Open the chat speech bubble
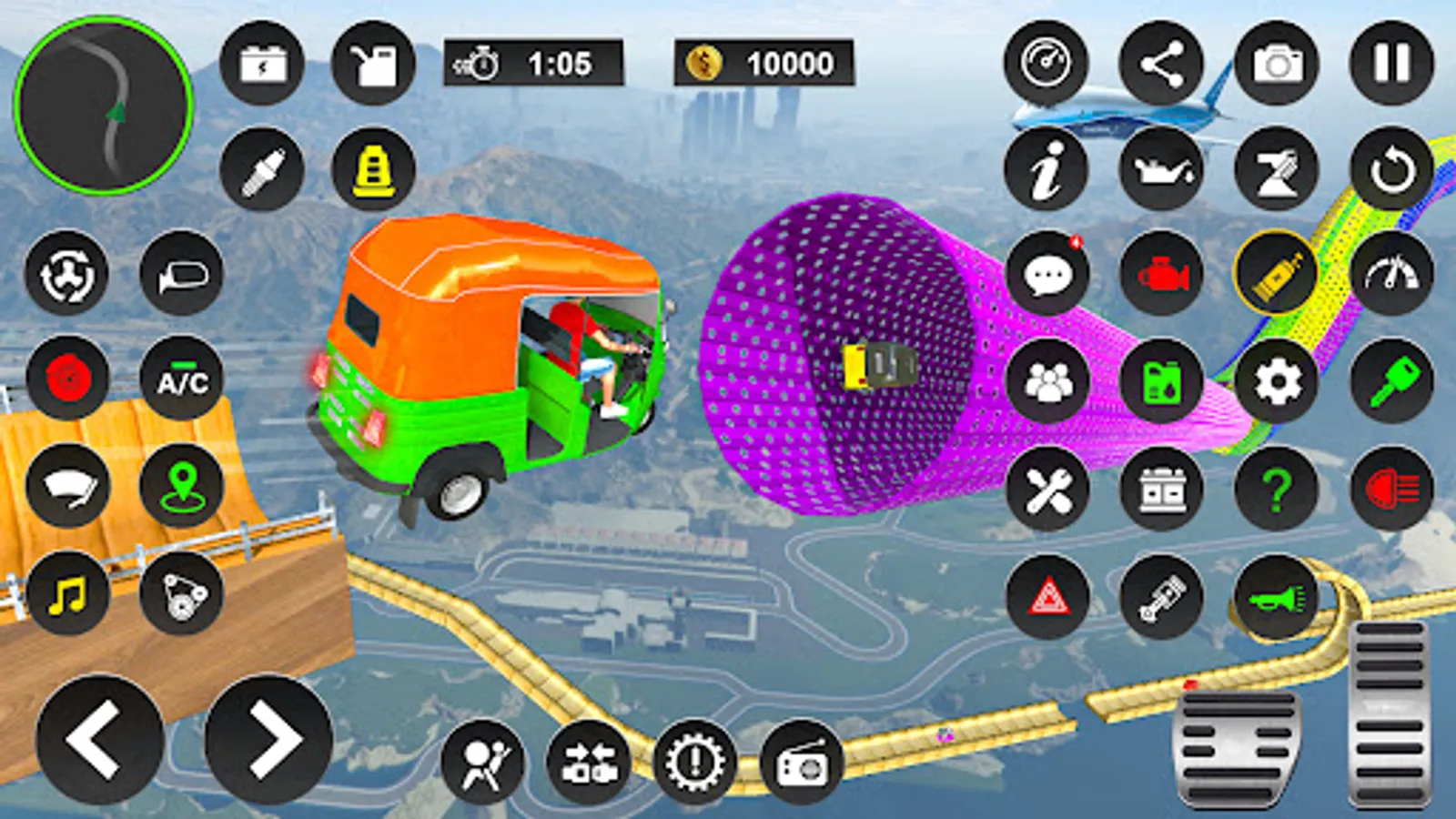Image resolution: width=1456 pixels, height=819 pixels. coord(1047,274)
